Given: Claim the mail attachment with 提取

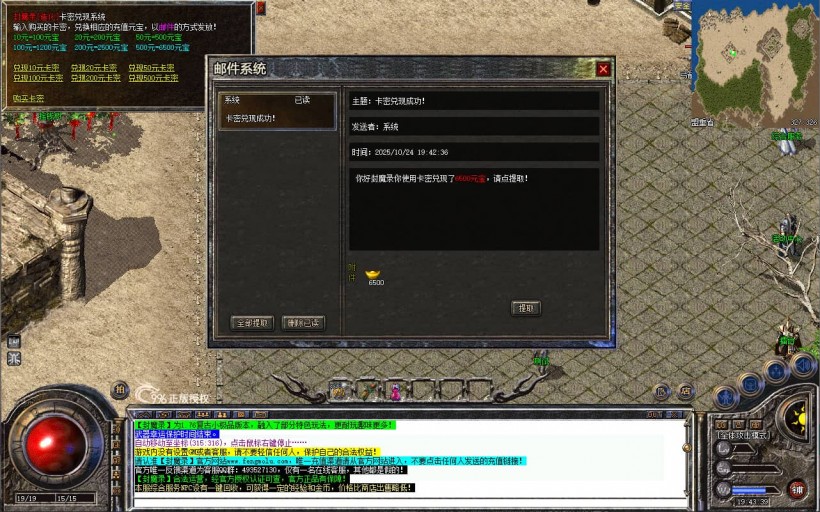Looking at the screenshot, I should point(526,308).
